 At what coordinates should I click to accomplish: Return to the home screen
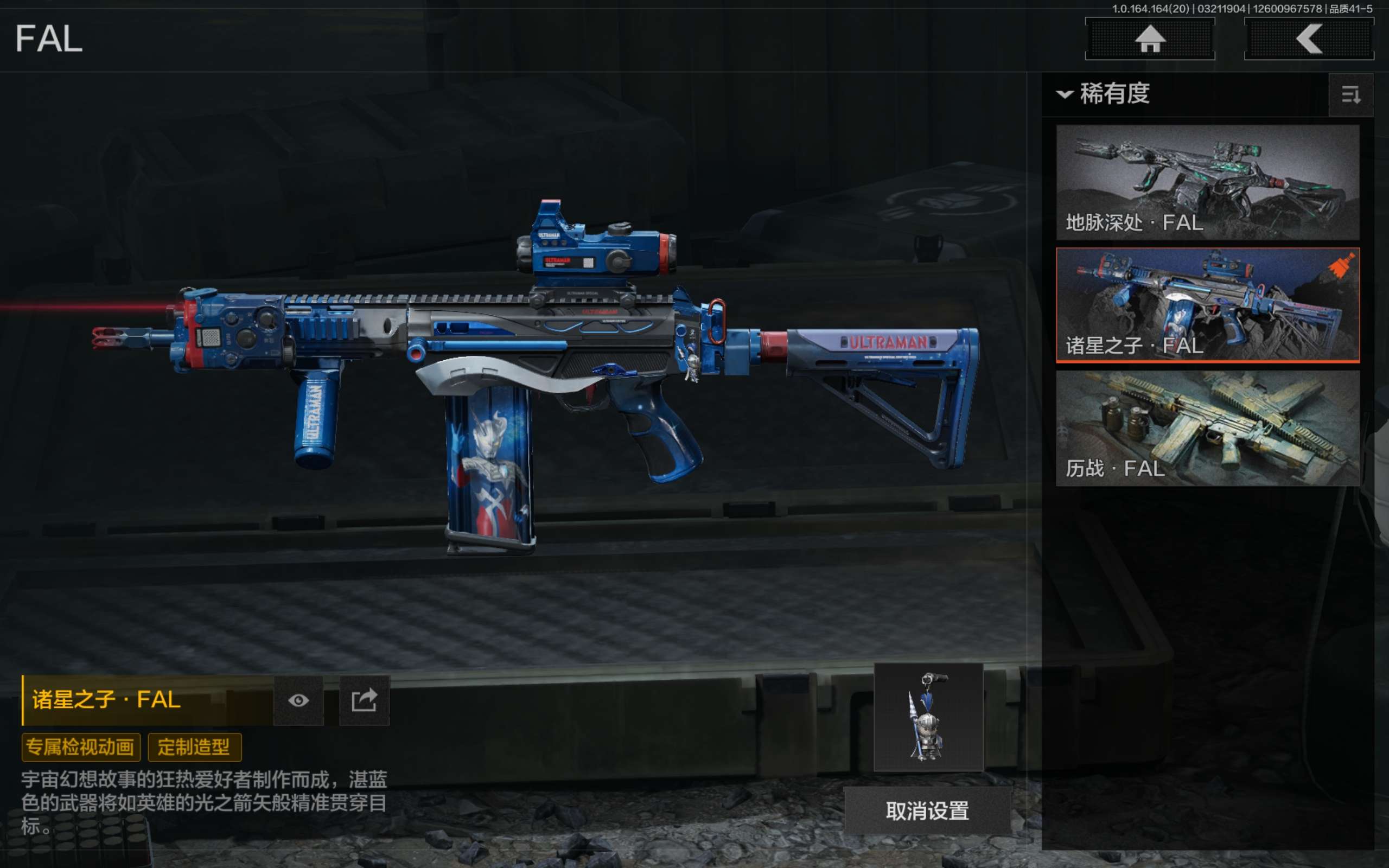(x=1150, y=39)
